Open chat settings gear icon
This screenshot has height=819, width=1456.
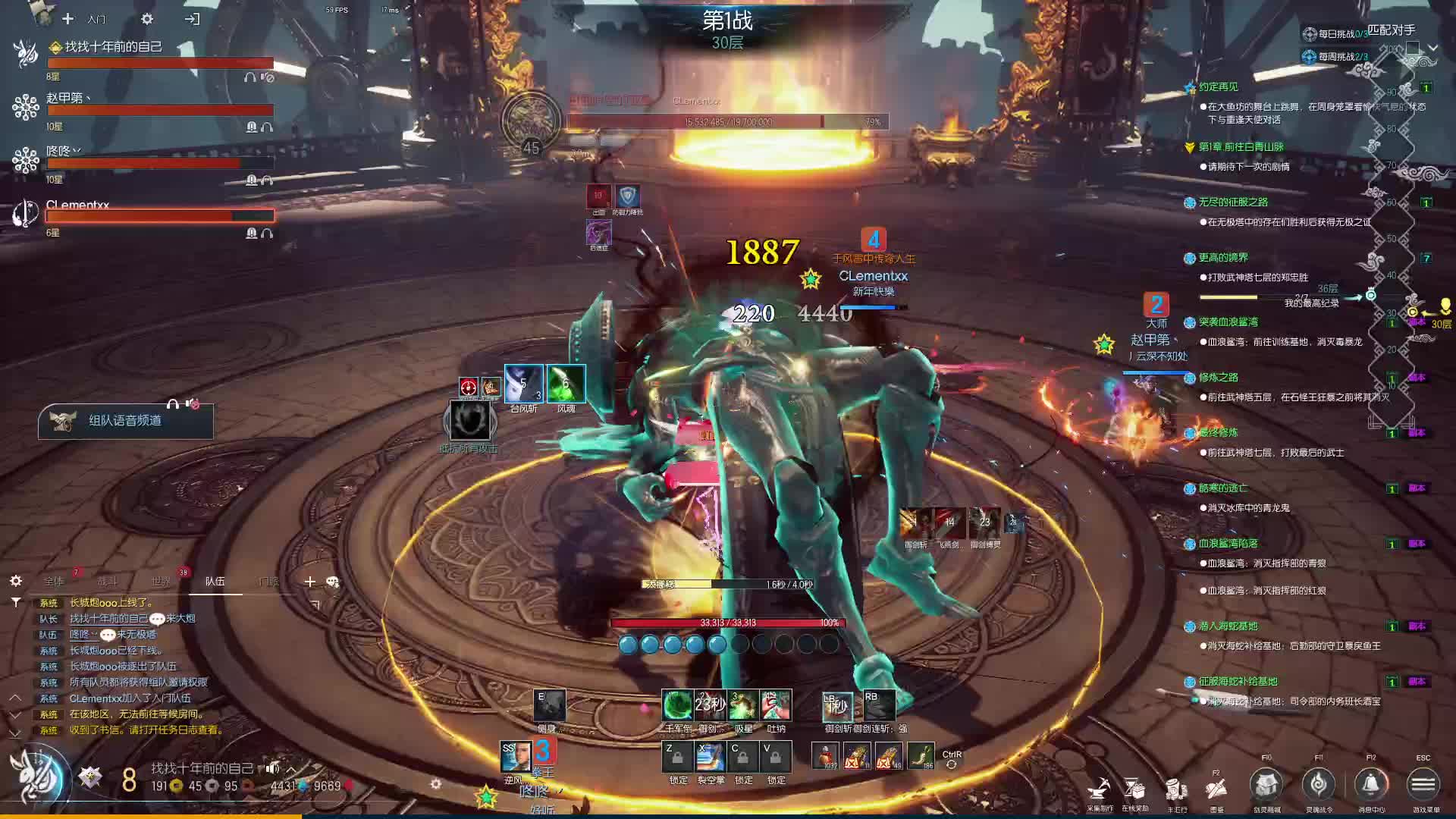16,582
